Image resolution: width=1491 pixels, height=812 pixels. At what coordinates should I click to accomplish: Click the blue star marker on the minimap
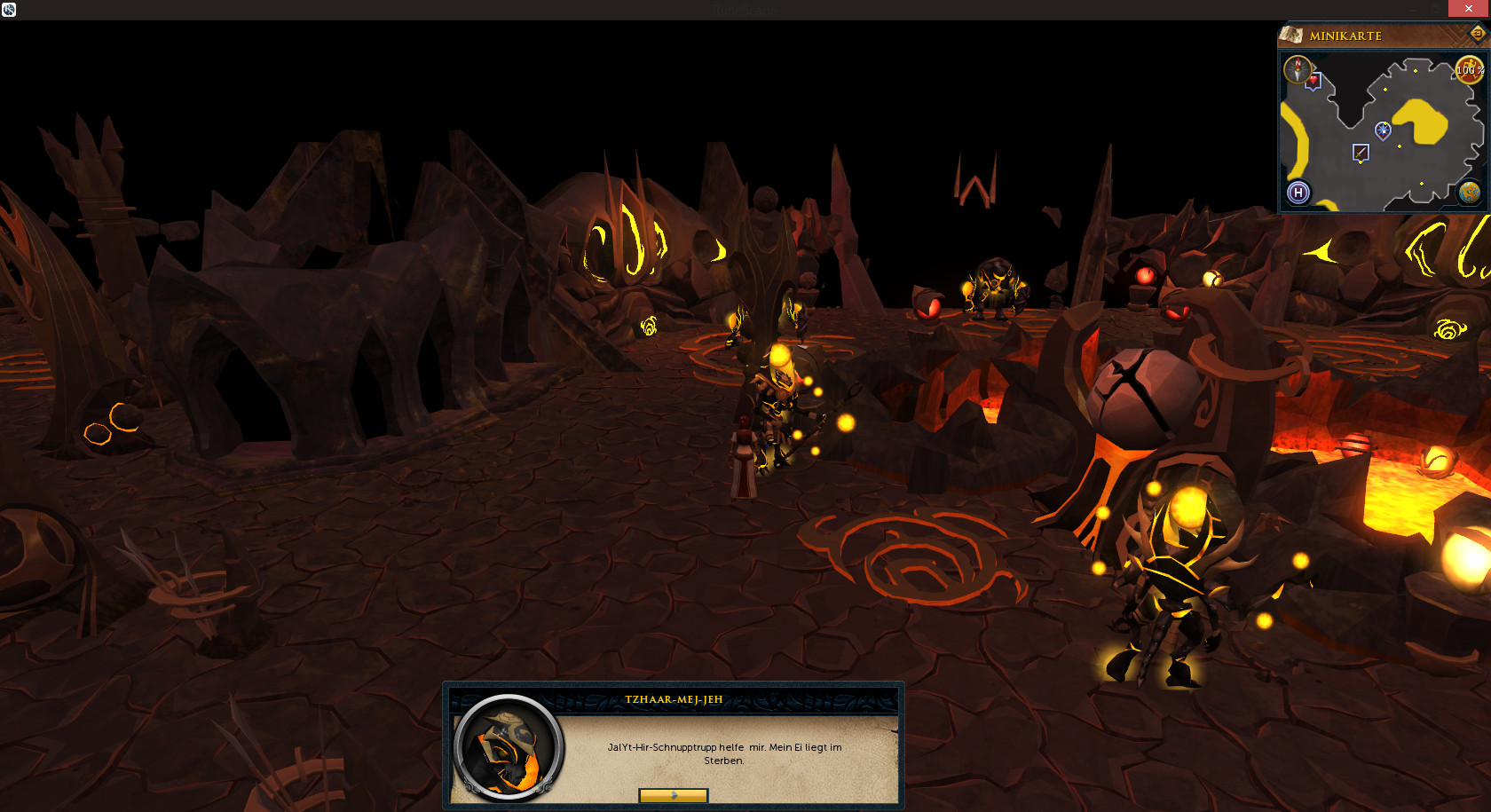[1383, 130]
